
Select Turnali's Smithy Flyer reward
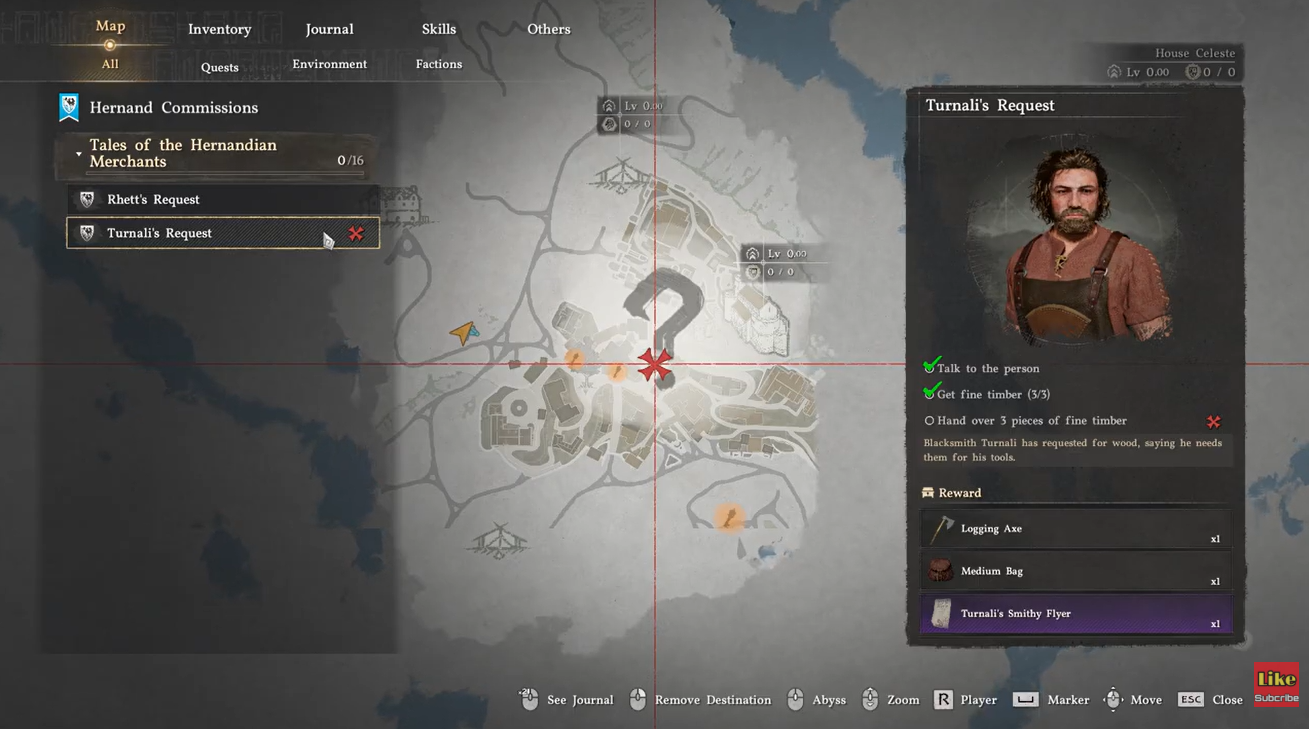(x=1075, y=614)
